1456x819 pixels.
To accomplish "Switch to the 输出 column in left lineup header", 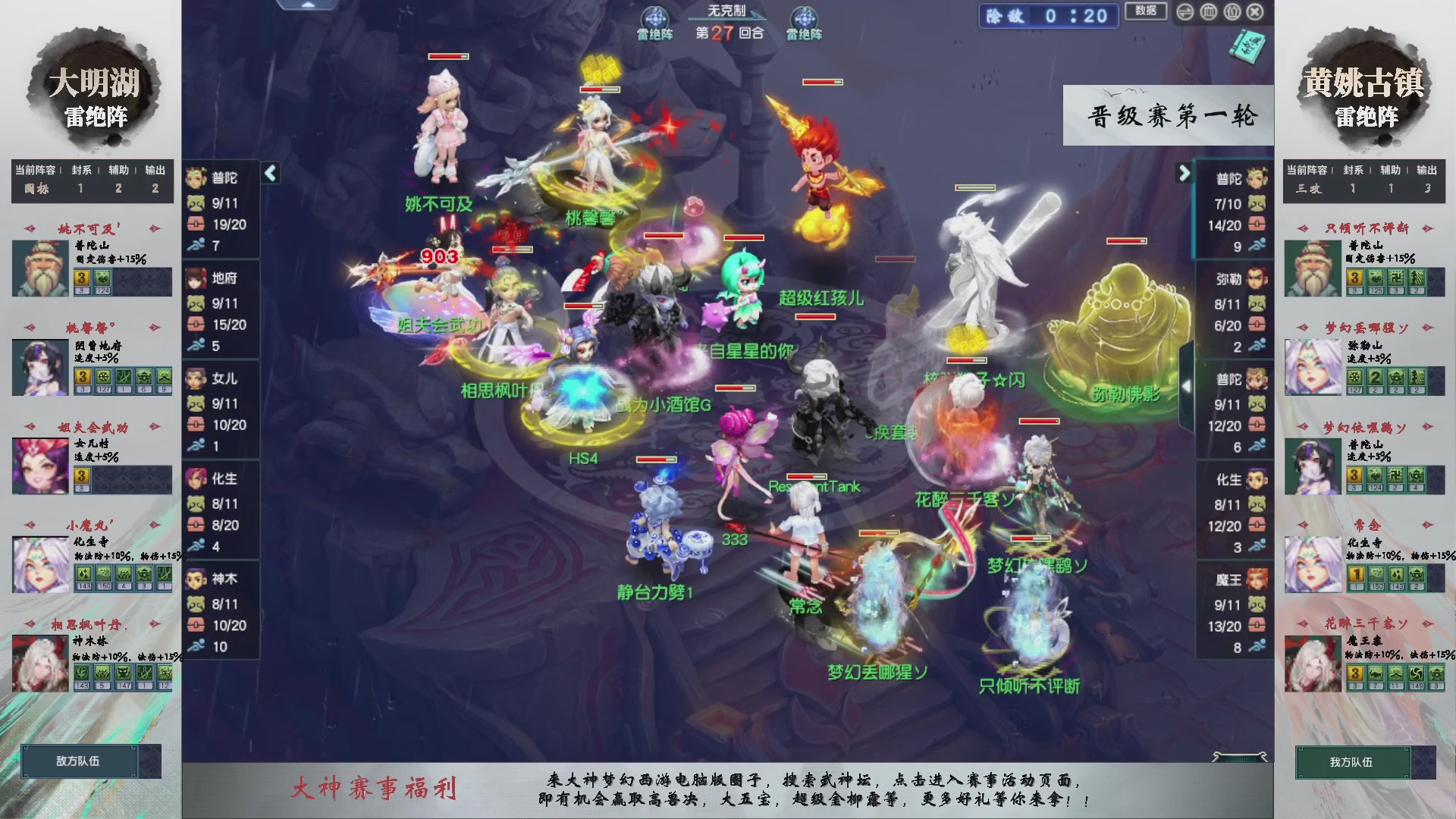I will pyautogui.click(x=155, y=170).
